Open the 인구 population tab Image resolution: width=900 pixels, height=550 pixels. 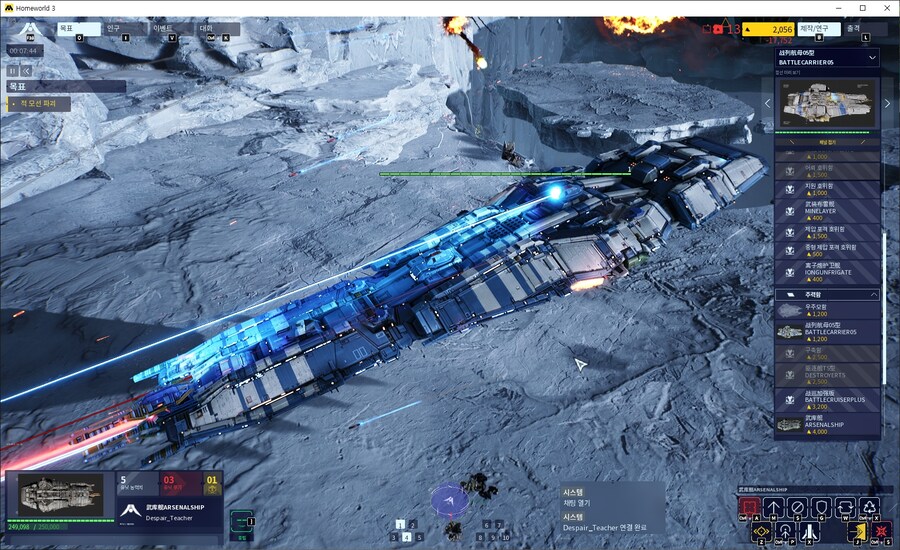(123, 29)
